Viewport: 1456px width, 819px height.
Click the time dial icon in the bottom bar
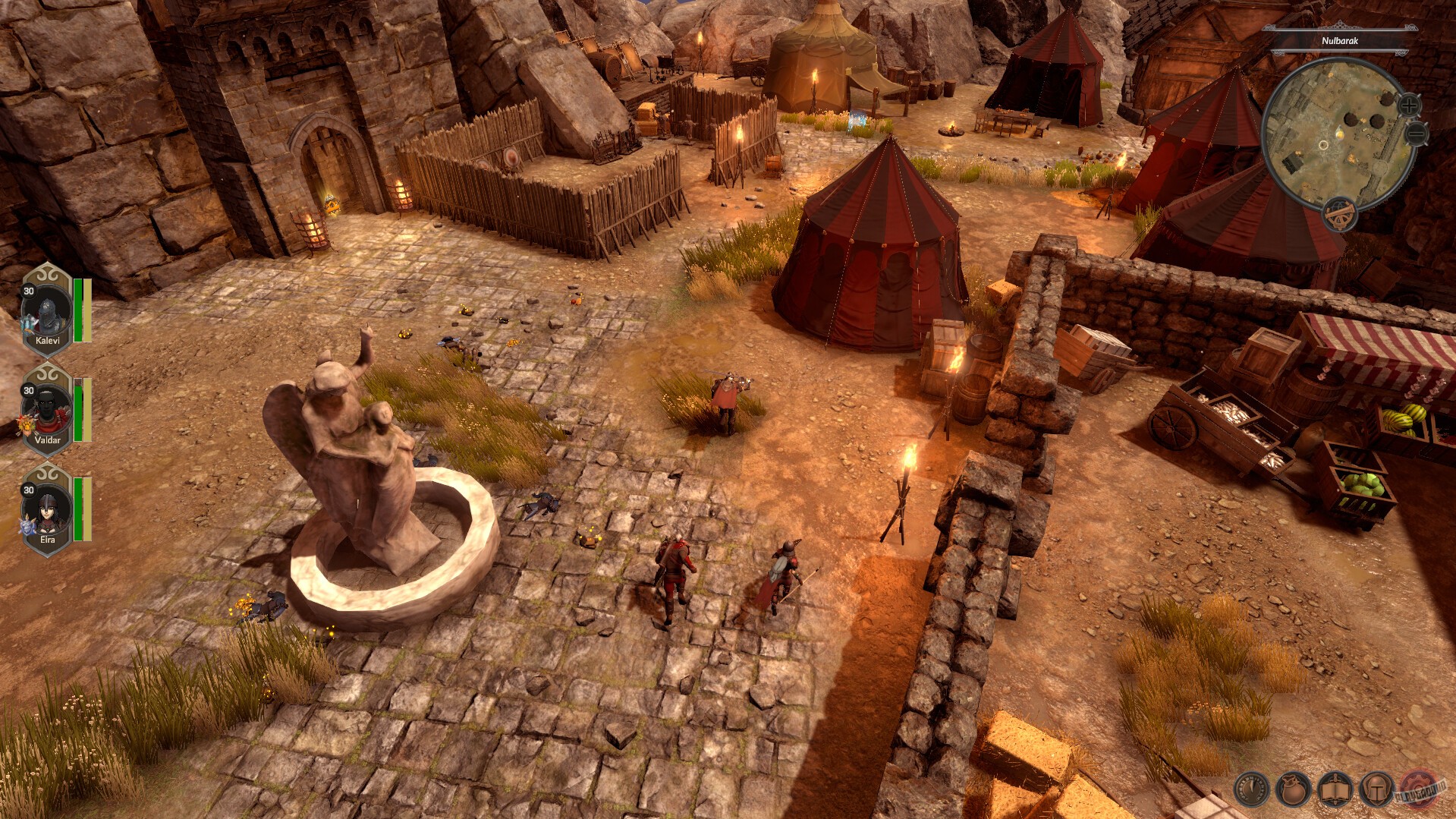point(1251,790)
